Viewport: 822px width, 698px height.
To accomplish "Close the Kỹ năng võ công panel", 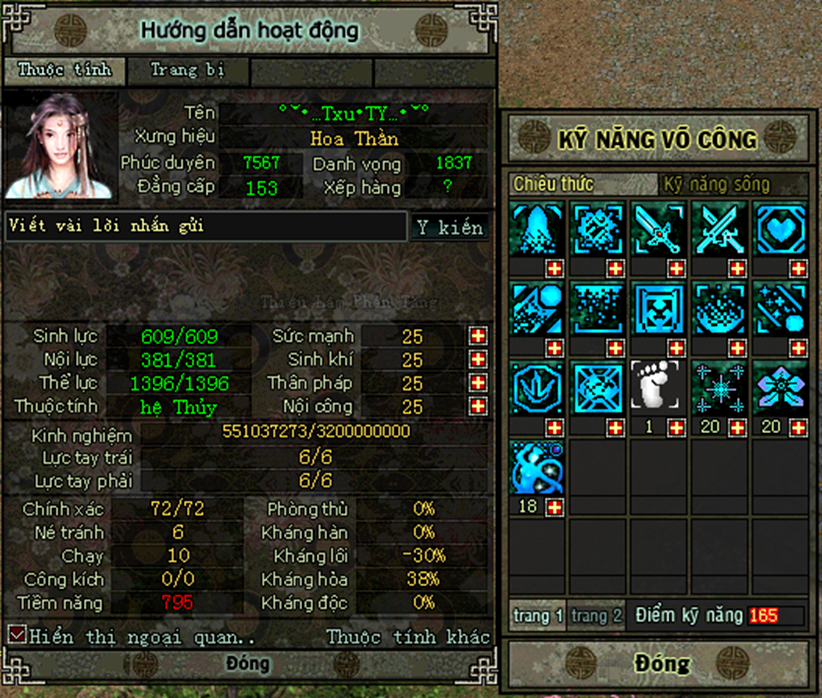I will pos(661,663).
